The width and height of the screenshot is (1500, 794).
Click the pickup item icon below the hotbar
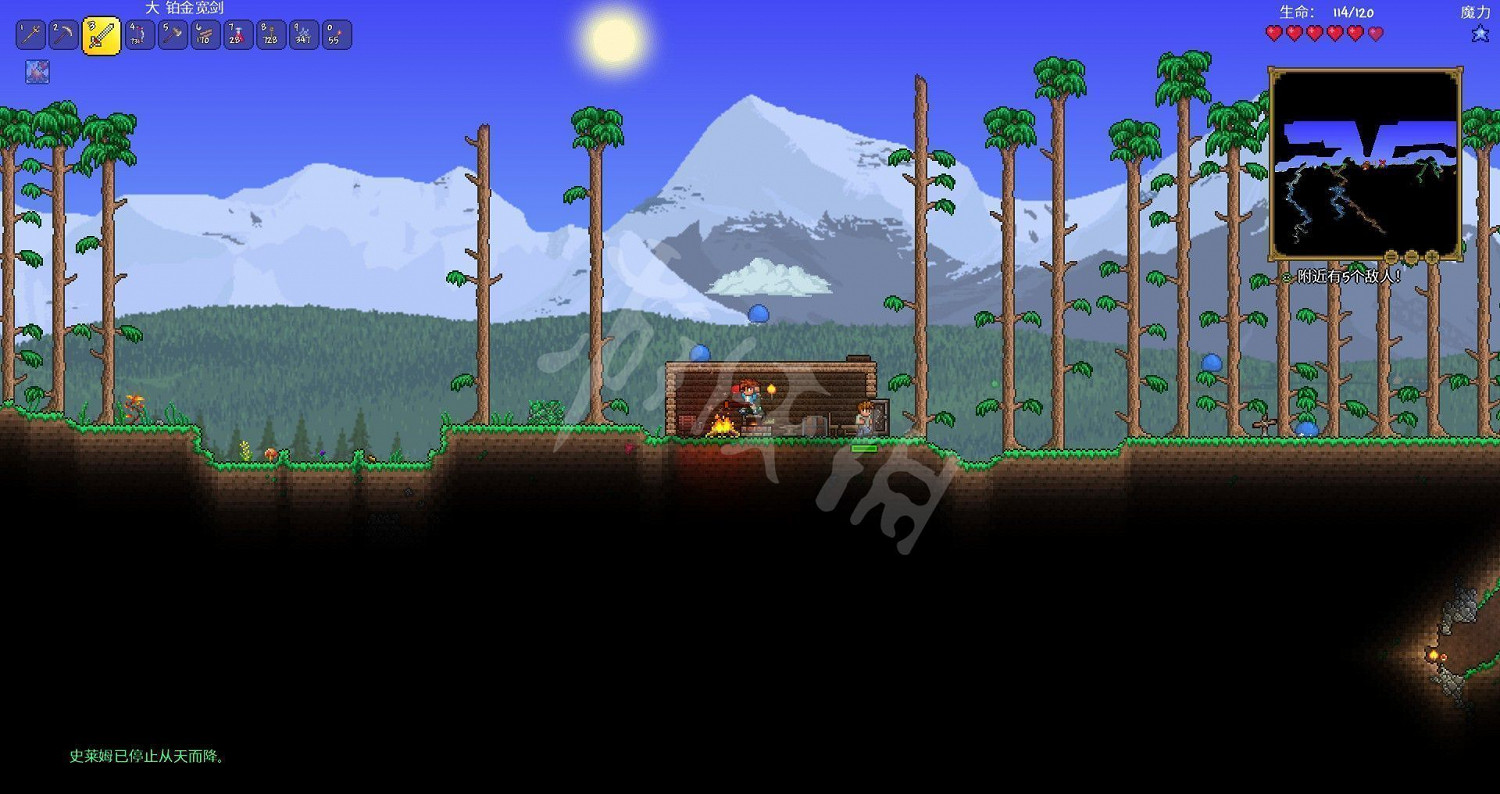pos(37,72)
